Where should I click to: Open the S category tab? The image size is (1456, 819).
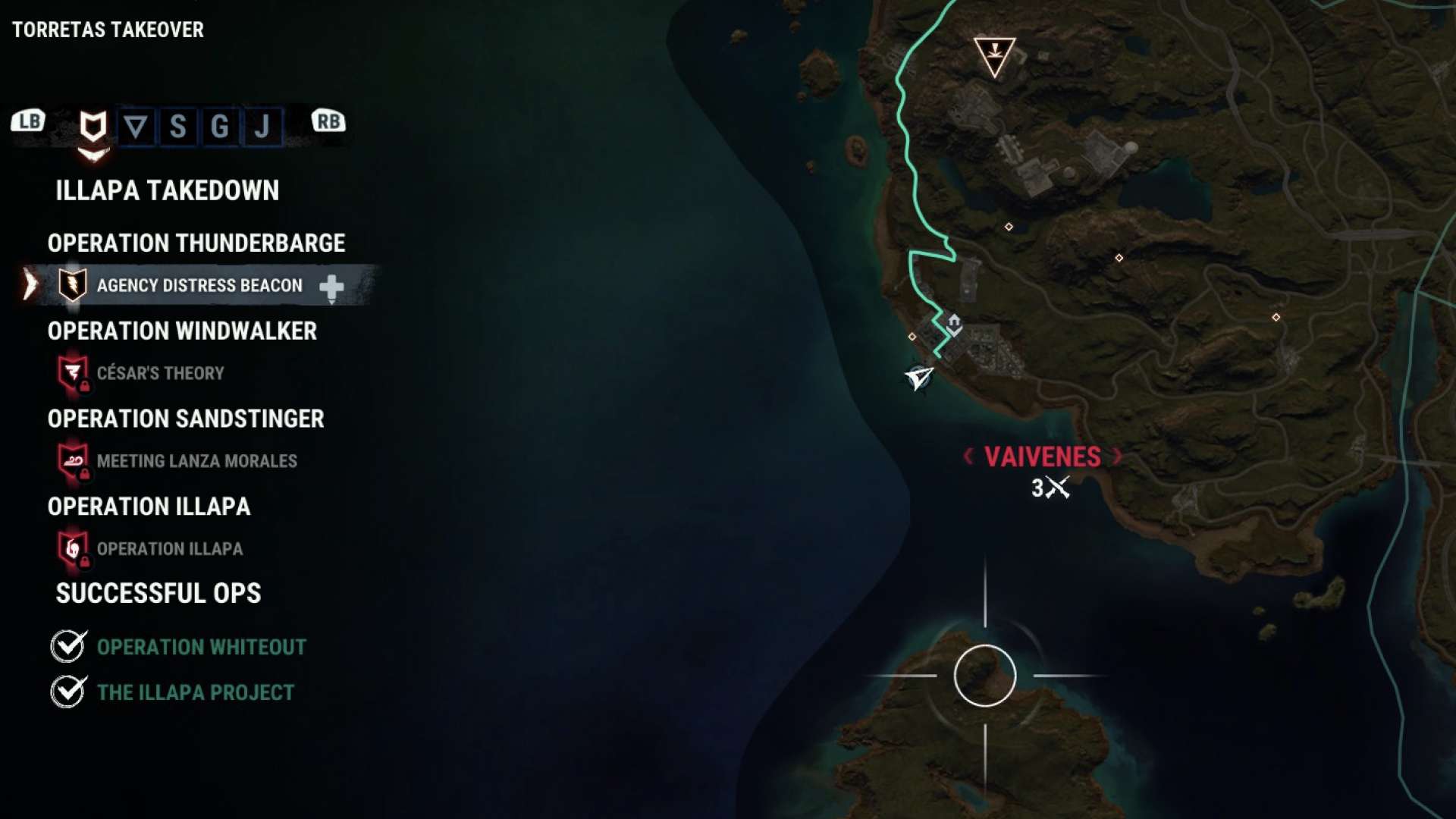tap(177, 127)
